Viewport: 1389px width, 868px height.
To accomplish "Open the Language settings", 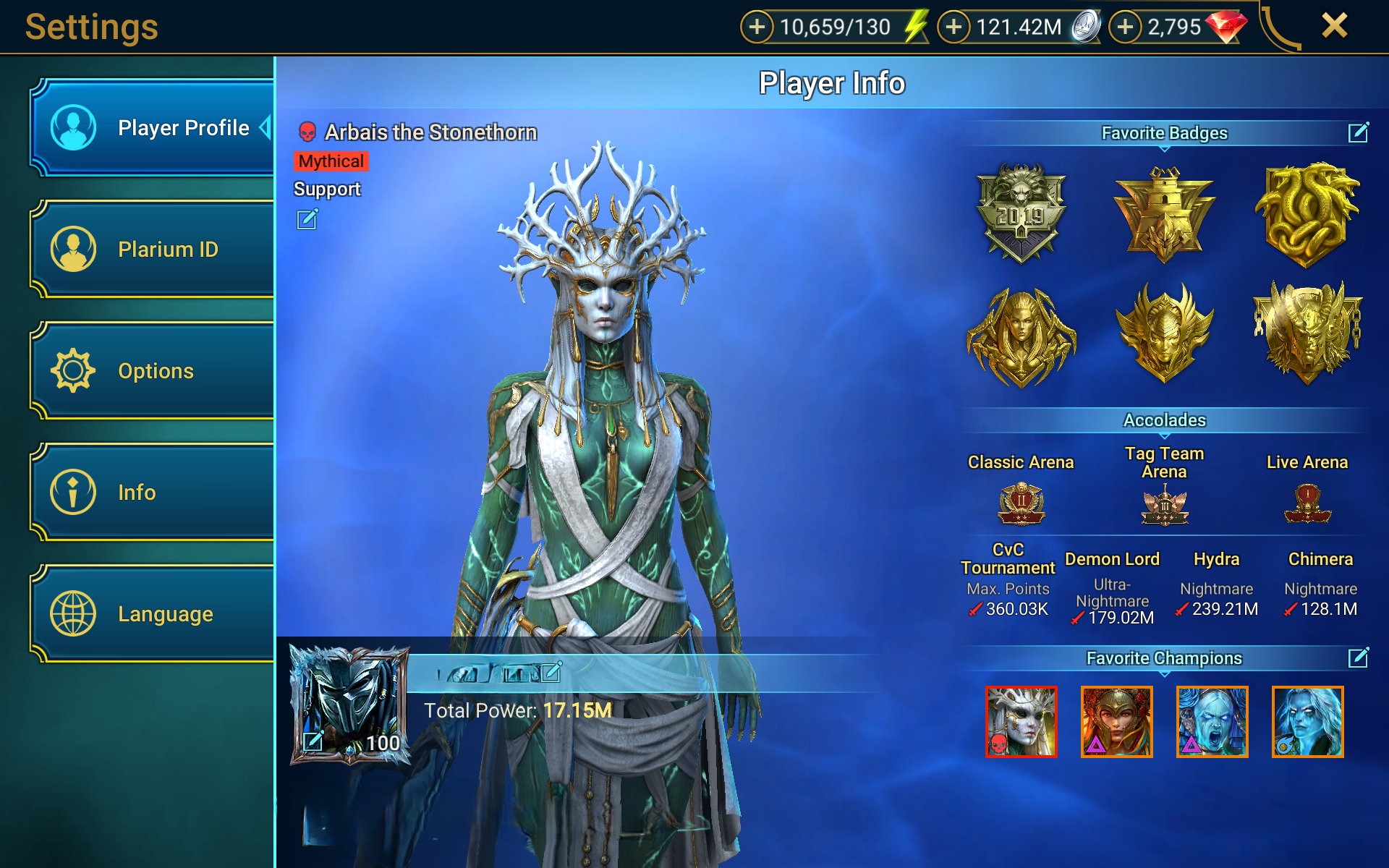I will click(x=153, y=614).
